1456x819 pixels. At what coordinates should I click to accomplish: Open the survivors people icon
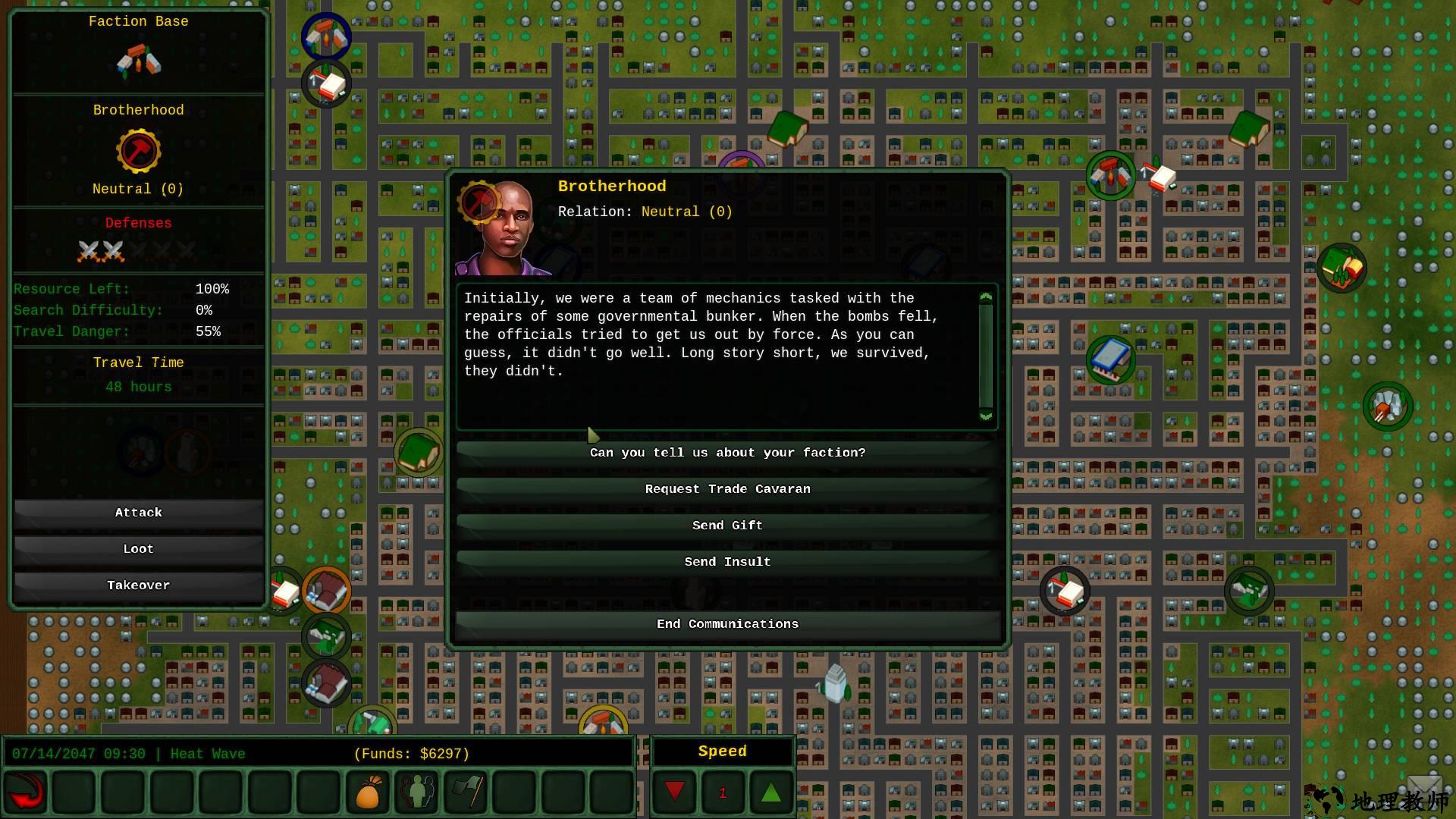click(417, 792)
